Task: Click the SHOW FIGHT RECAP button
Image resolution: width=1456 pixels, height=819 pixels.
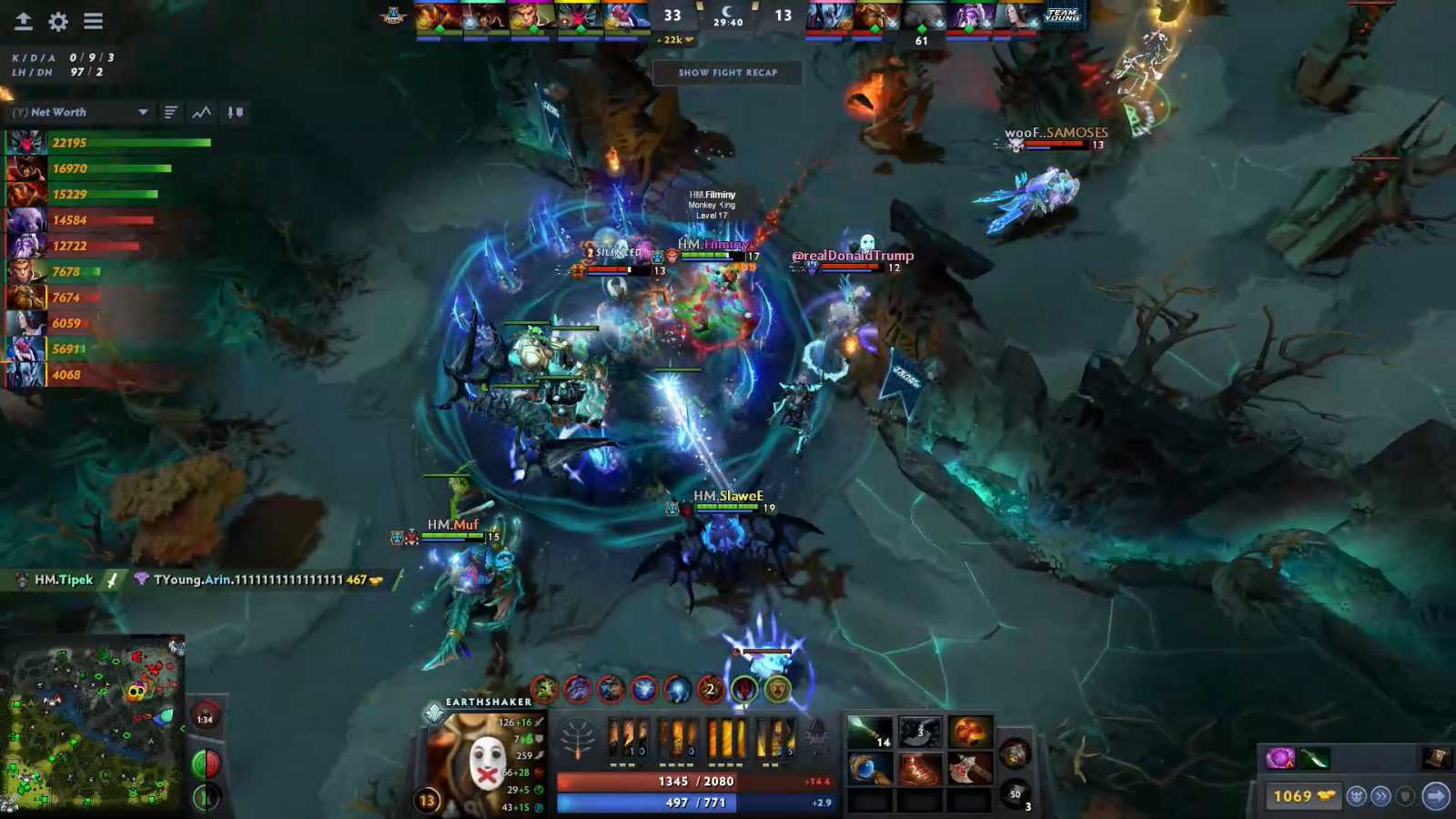Action: click(726, 73)
